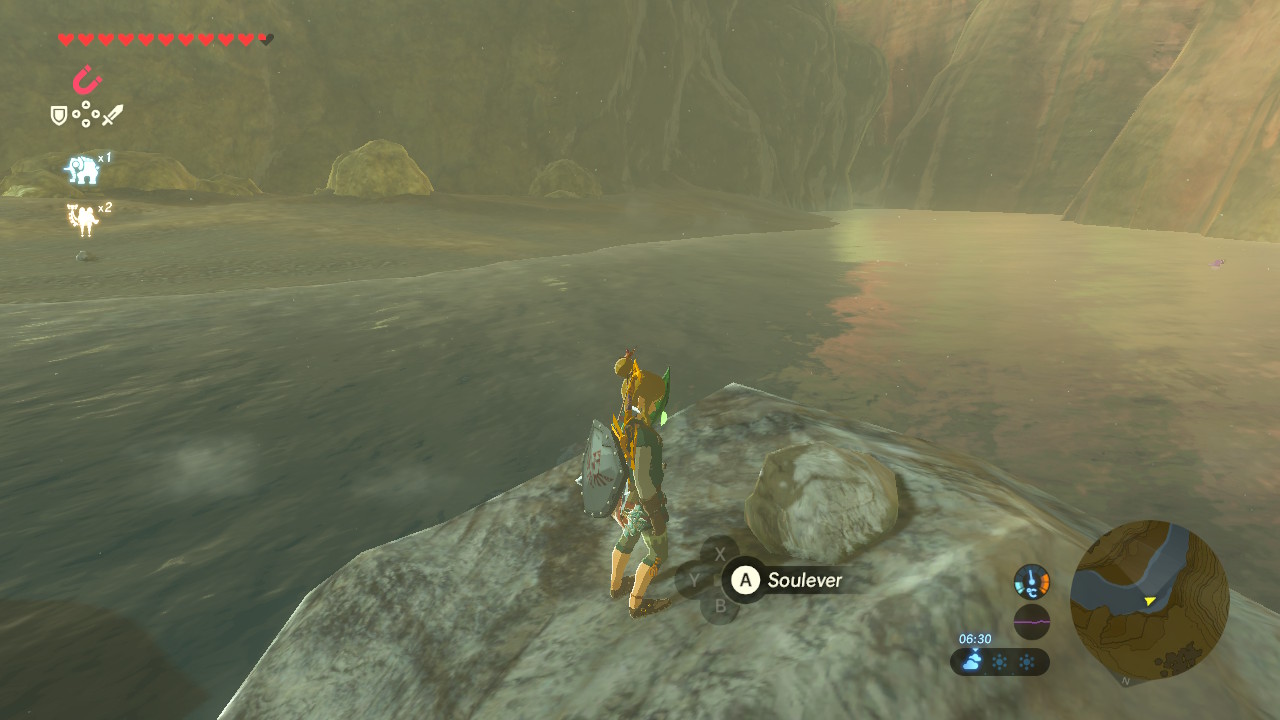
Task: Open the circular minimap
Action: coord(1149,600)
